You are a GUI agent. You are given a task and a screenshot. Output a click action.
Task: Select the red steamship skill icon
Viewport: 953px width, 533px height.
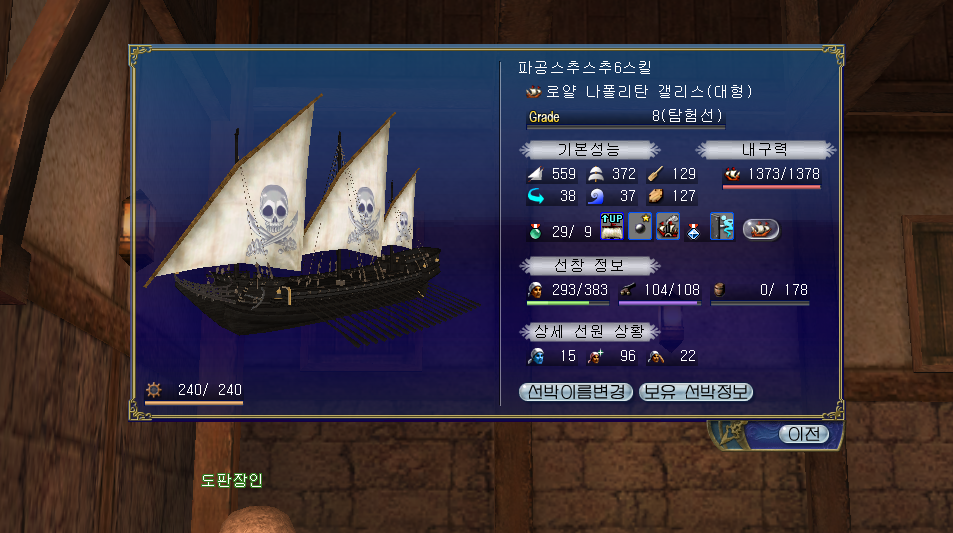point(668,228)
